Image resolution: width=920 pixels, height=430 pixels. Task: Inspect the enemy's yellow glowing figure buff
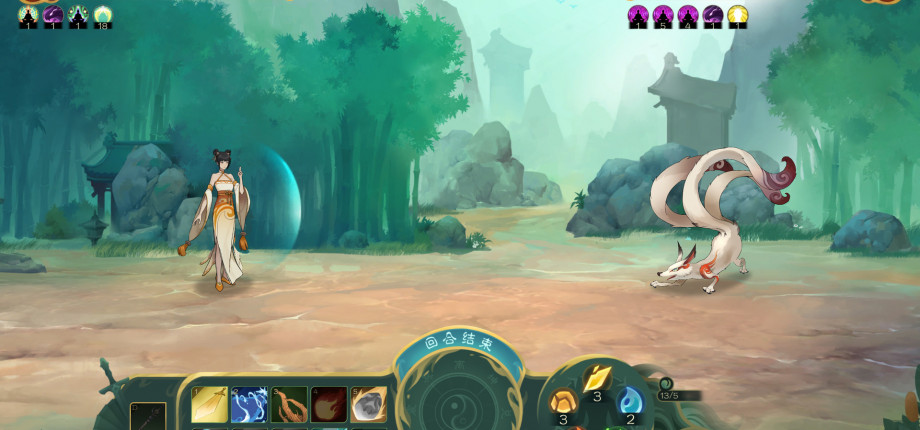coord(738,15)
